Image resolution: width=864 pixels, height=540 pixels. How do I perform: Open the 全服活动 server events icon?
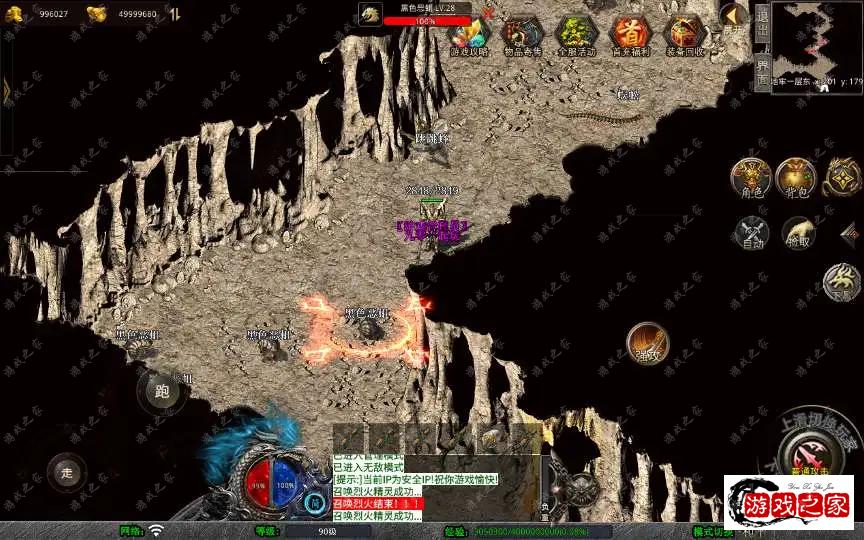coord(576,36)
